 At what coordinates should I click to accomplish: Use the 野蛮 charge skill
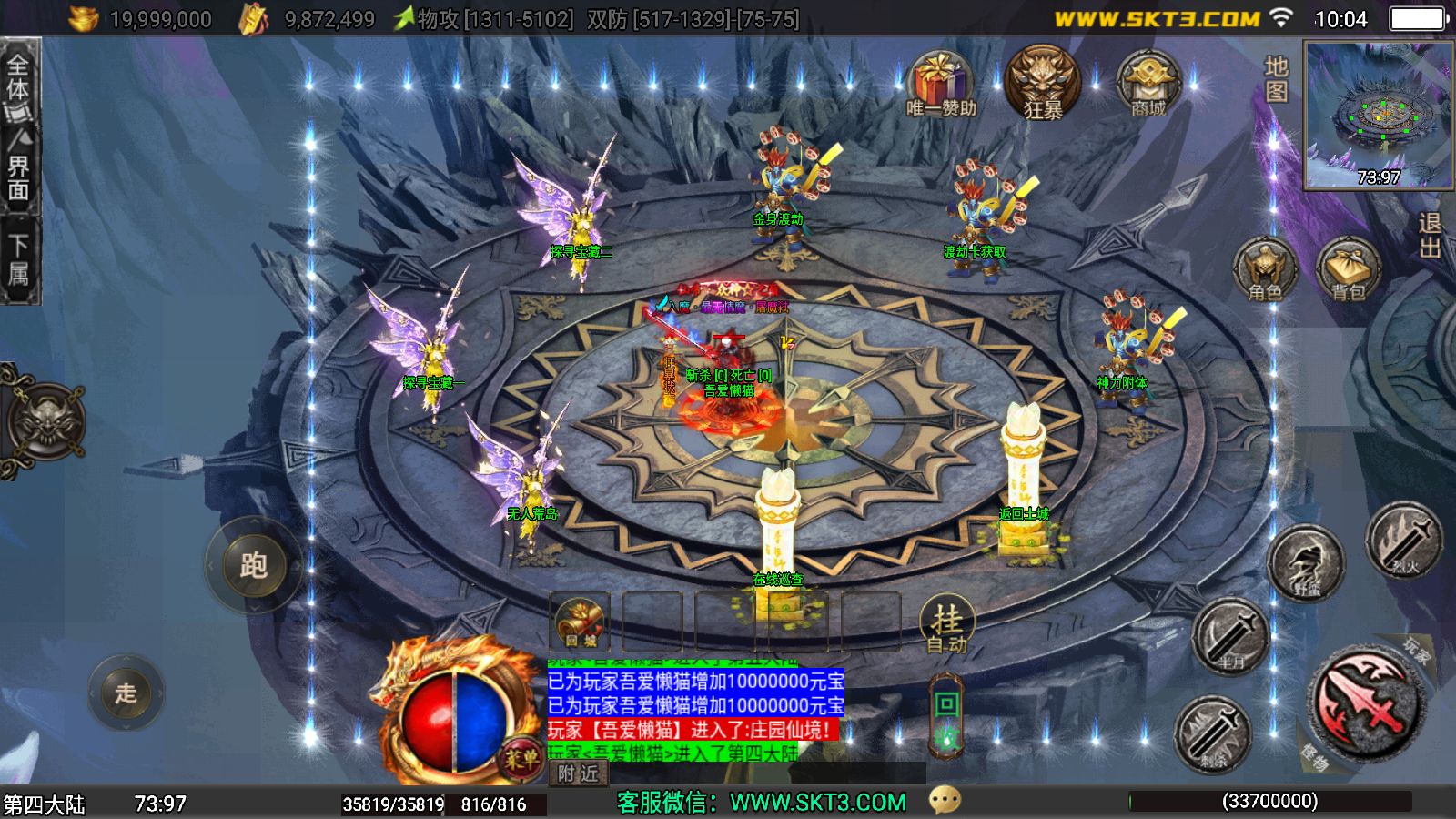(x=1306, y=564)
